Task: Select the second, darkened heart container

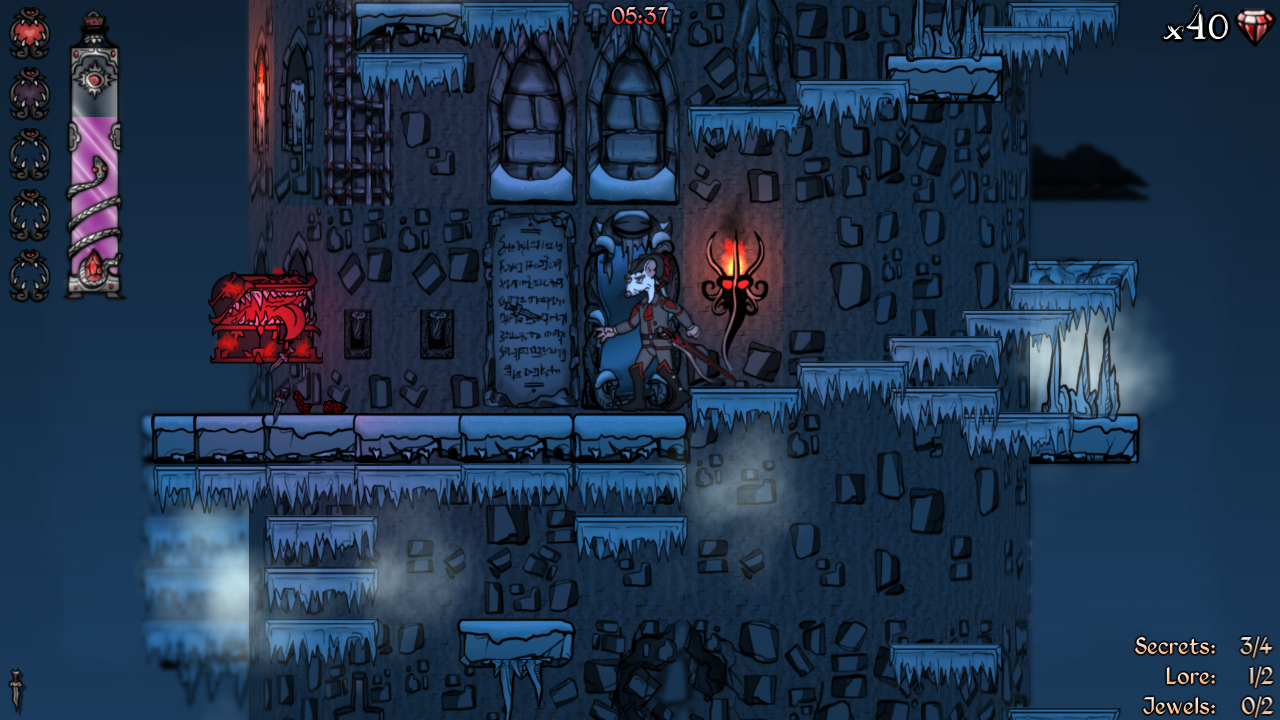Action: pos(27,88)
